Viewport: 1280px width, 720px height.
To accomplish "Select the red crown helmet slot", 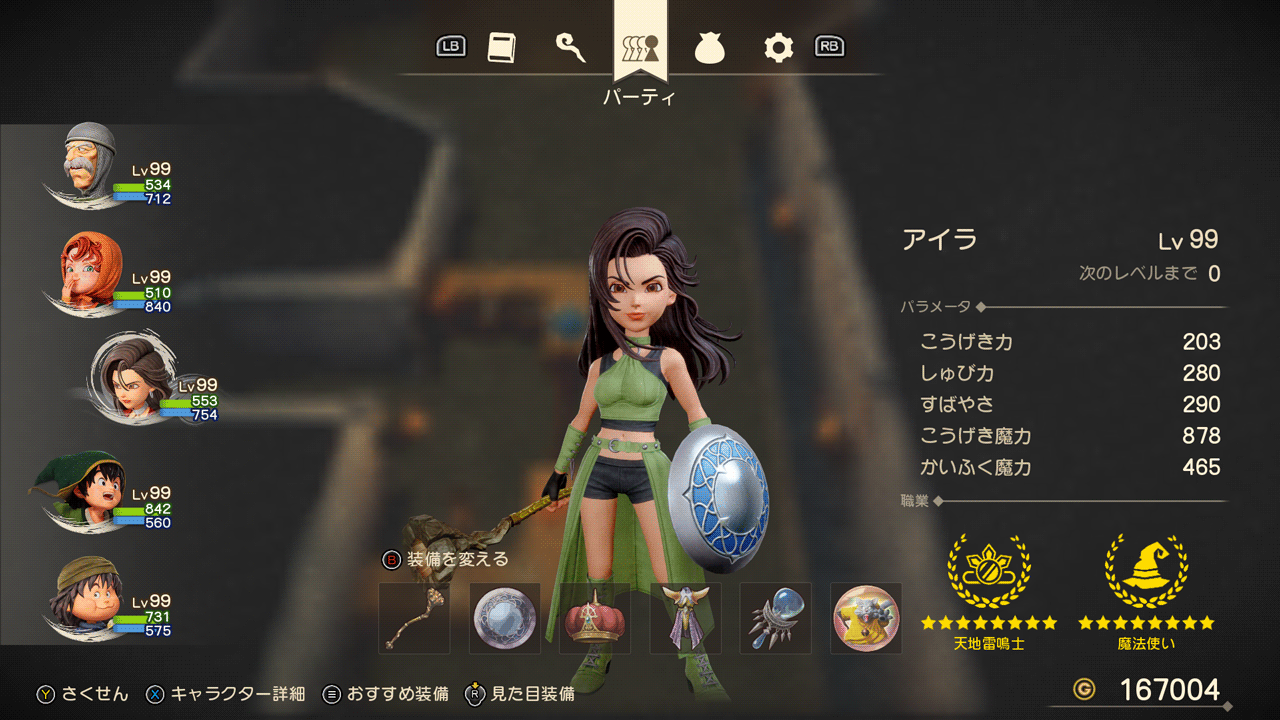I will point(595,618).
